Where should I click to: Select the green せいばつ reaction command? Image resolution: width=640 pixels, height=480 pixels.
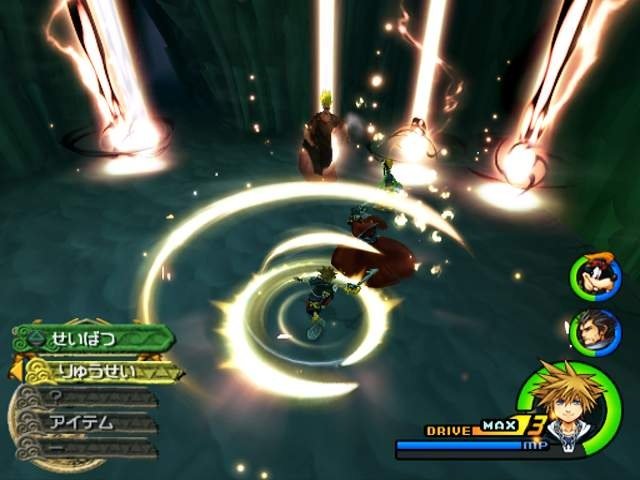pyautogui.click(x=95, y=339)
